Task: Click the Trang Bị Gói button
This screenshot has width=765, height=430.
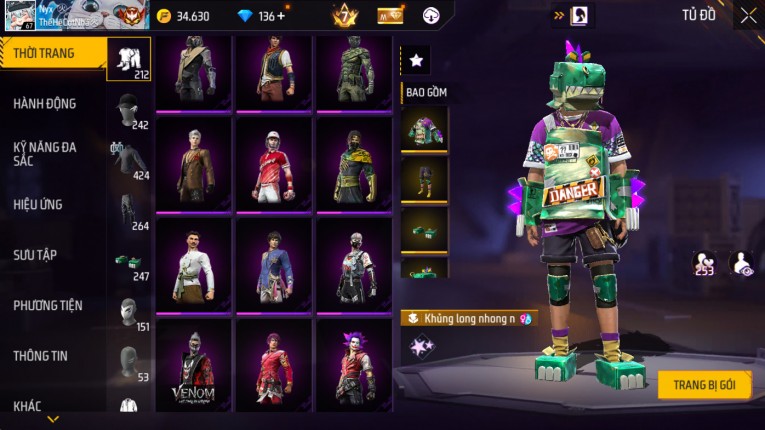Action: [x=704, y=385]
